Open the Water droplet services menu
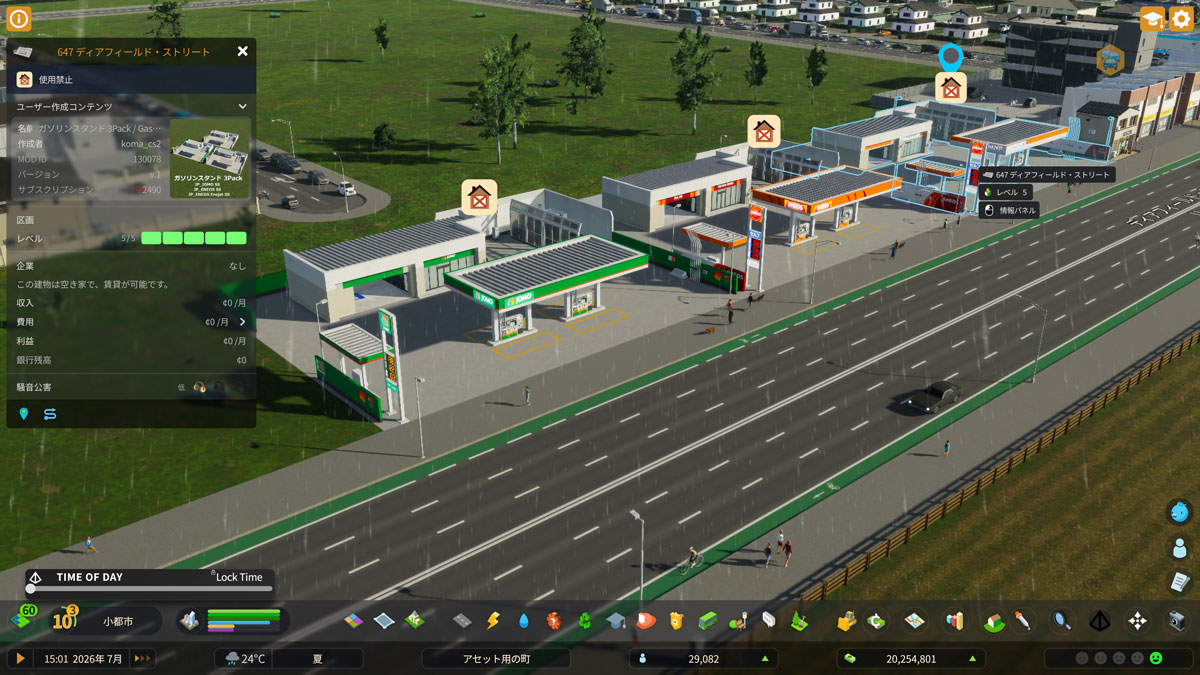Image resolution: width=1200 pixels, height=675 pixels. tap(524, 621)
